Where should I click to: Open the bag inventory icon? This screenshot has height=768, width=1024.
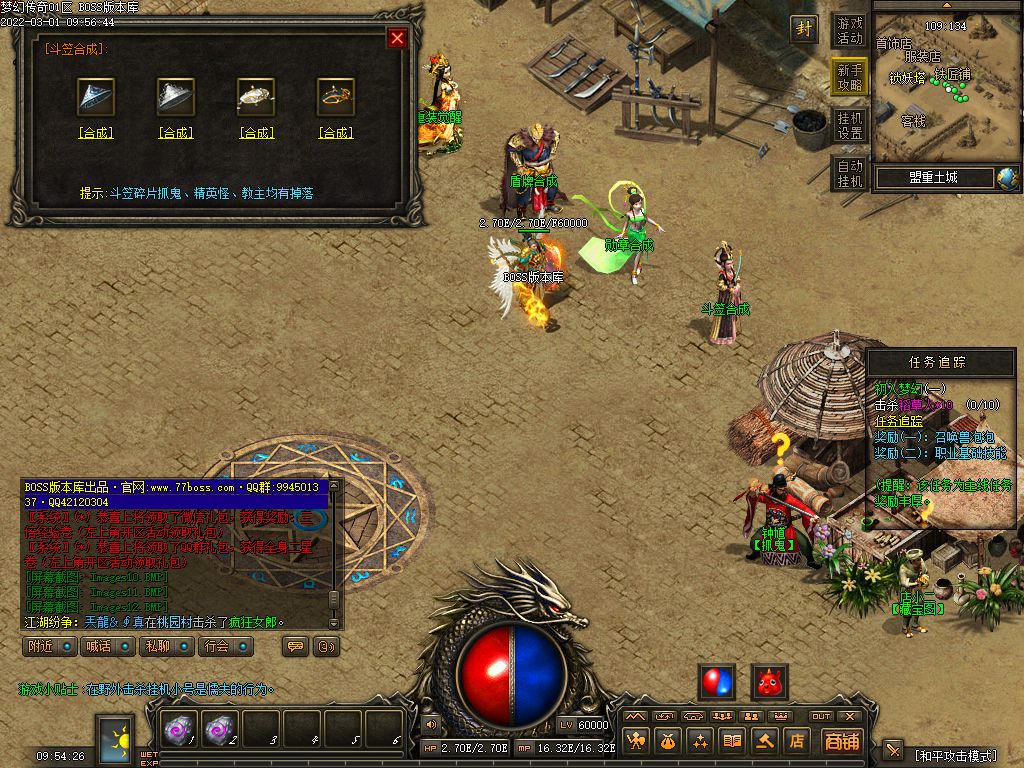coord(667,741)
